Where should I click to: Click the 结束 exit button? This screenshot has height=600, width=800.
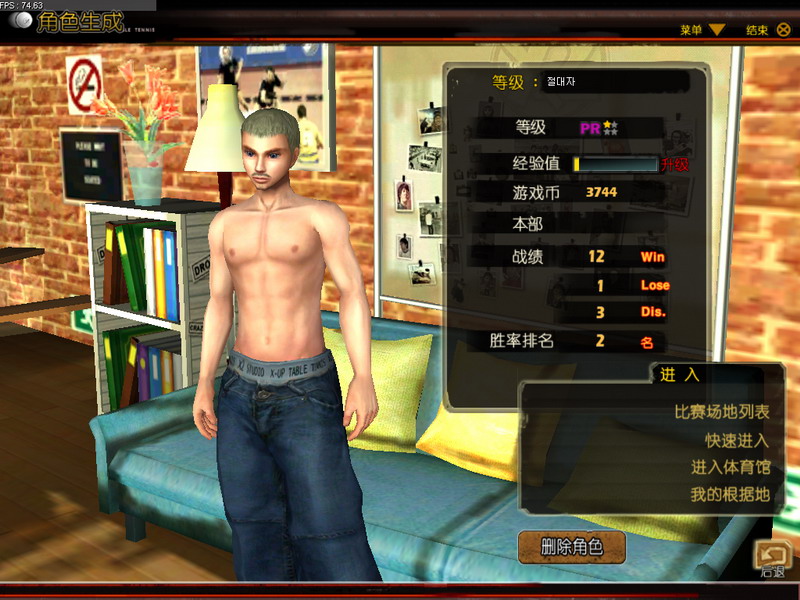pyautogui.click(x=768, y=30)
